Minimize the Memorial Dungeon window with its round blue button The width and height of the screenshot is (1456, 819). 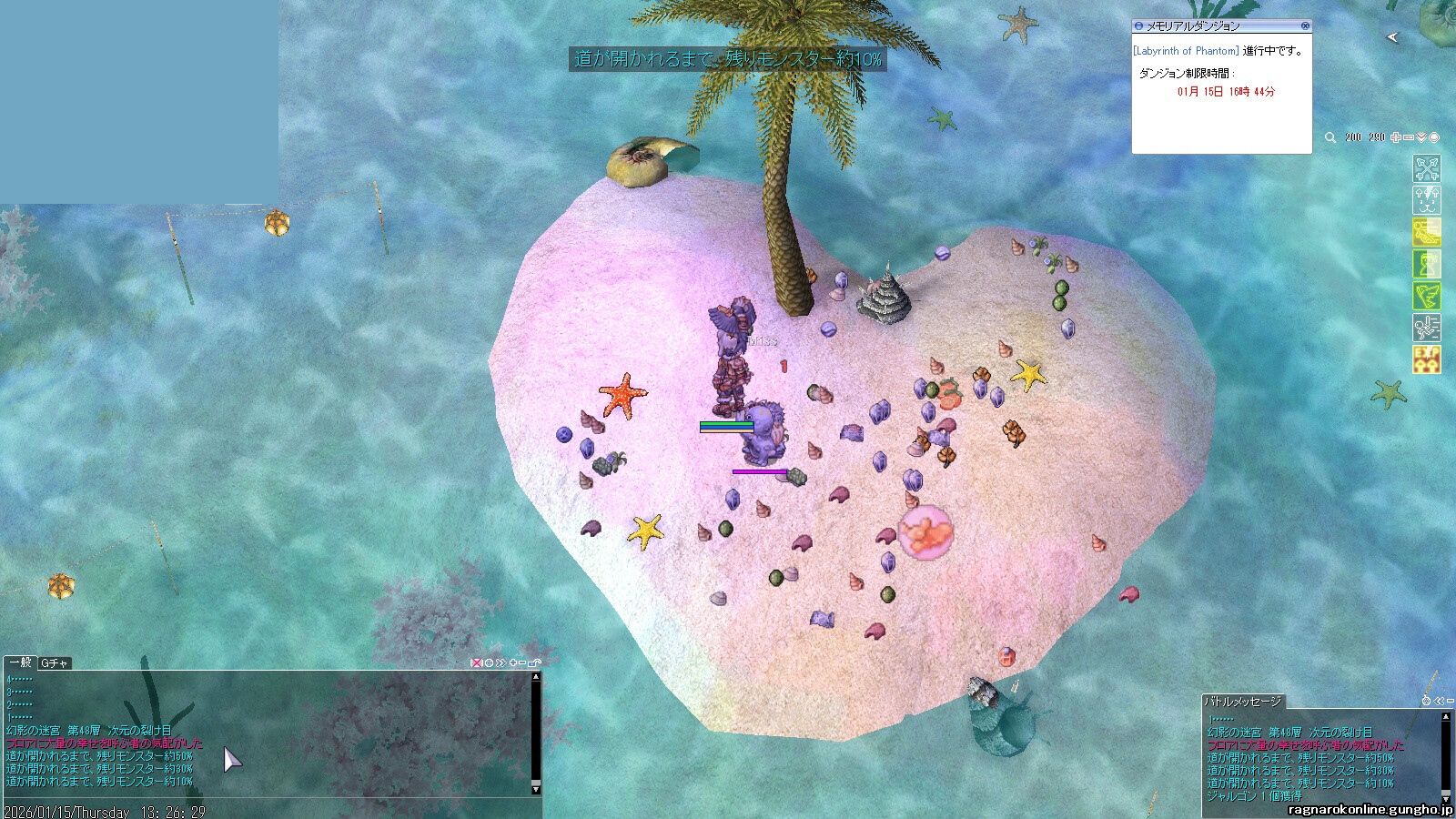pos(1139,25)
